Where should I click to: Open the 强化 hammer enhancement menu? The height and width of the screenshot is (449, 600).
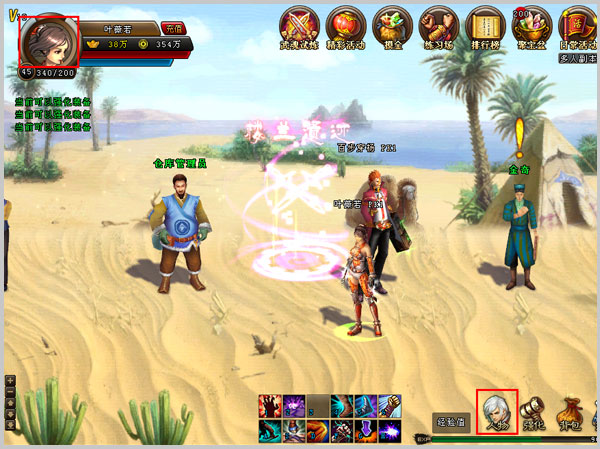(534, 412)
